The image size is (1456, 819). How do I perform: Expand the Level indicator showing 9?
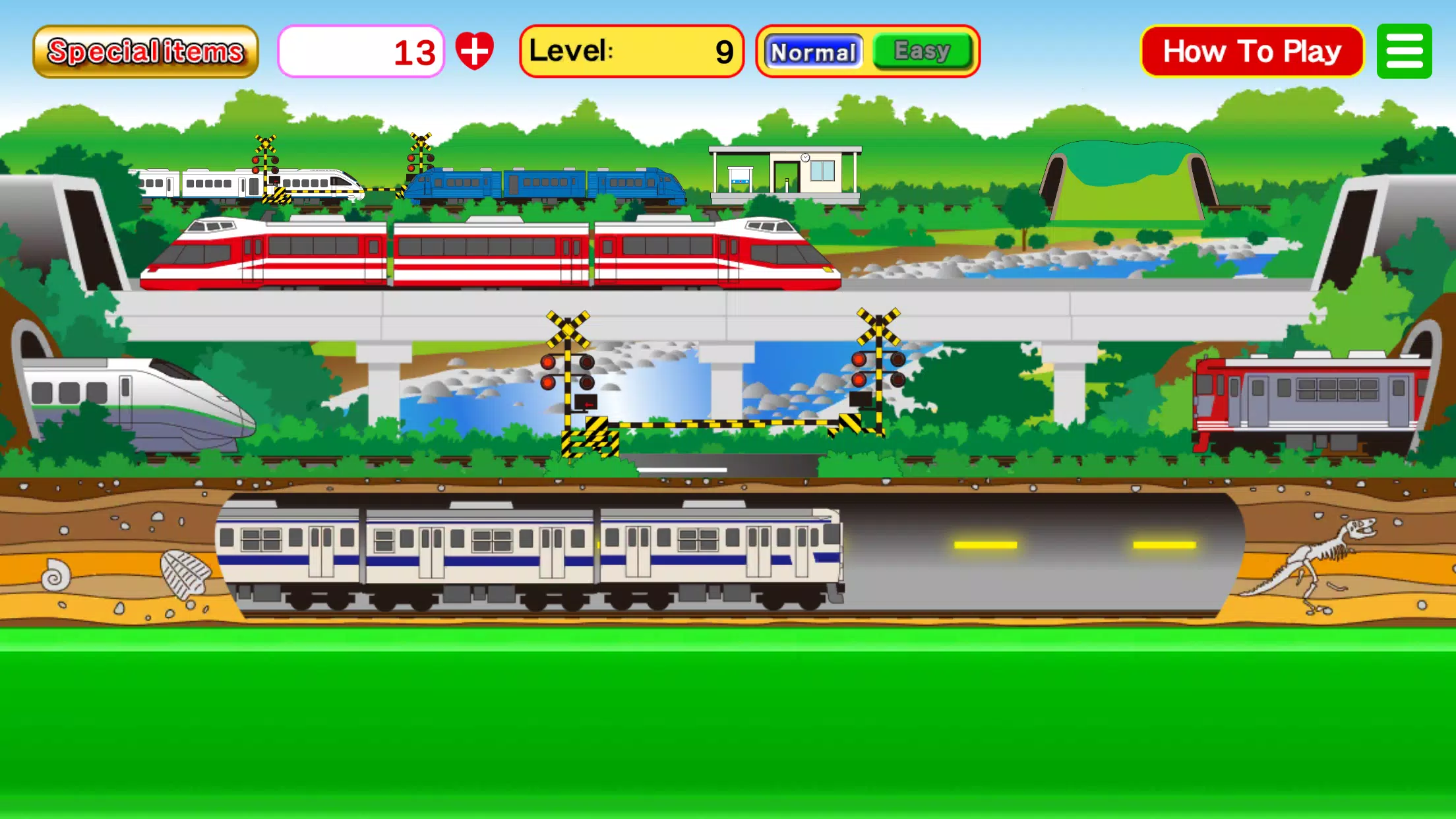[x=632, y=51]
